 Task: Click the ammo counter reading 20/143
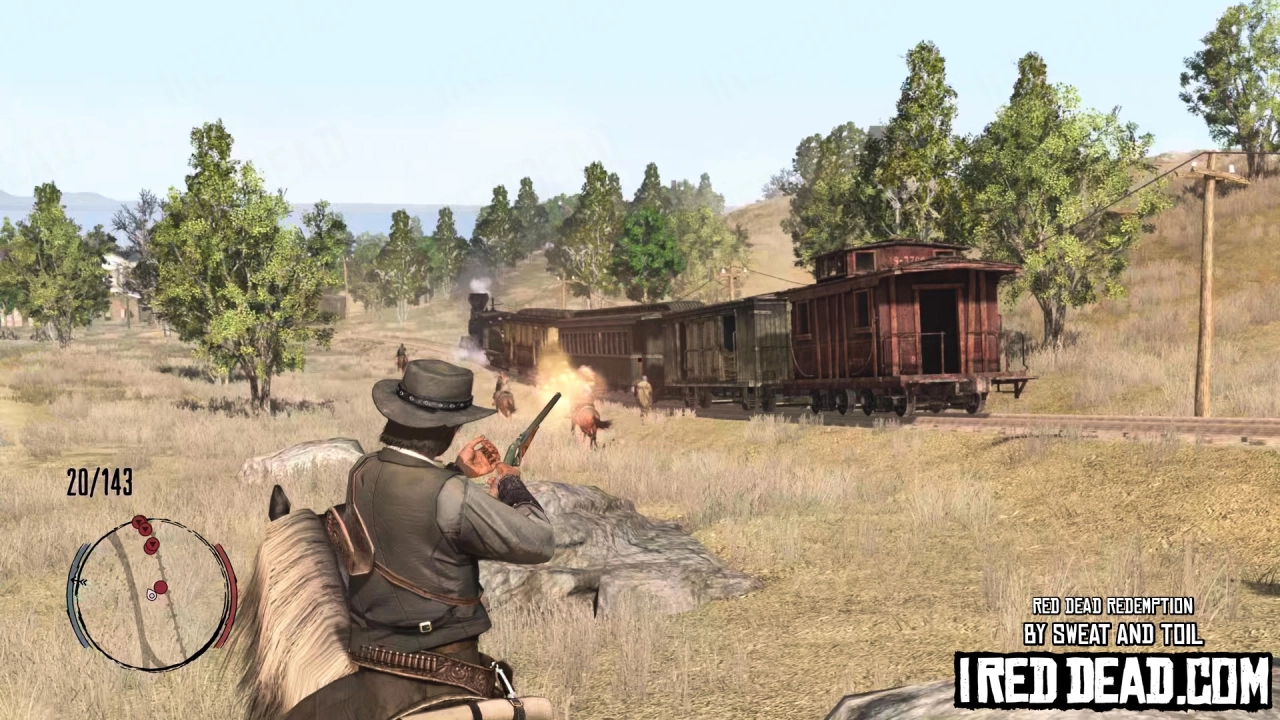click(x=99, y=480)
